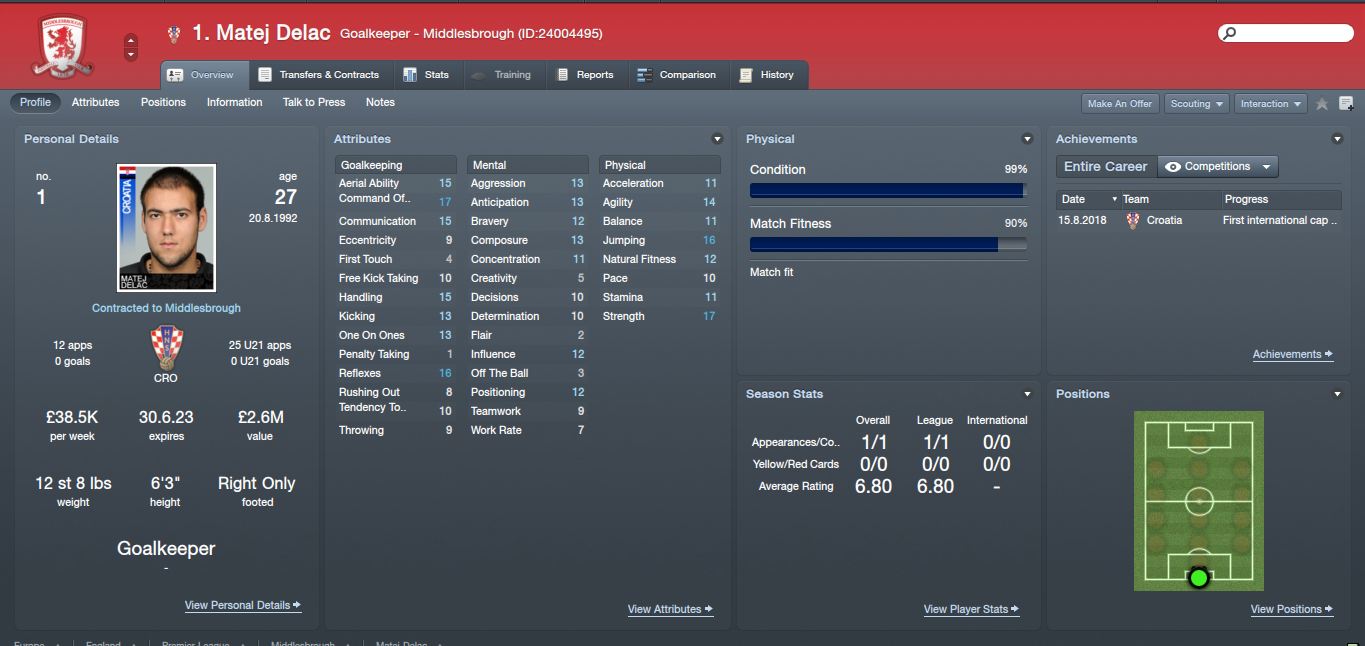This screenshot has height=646, width=1365.
Task: Switch to the Stats tab
Action: click(426, 75)
